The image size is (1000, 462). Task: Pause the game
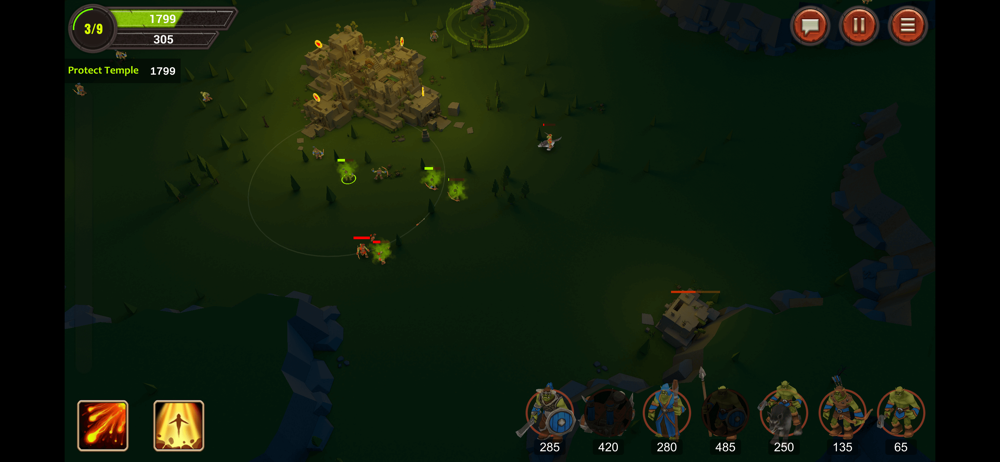pos(858,26)
